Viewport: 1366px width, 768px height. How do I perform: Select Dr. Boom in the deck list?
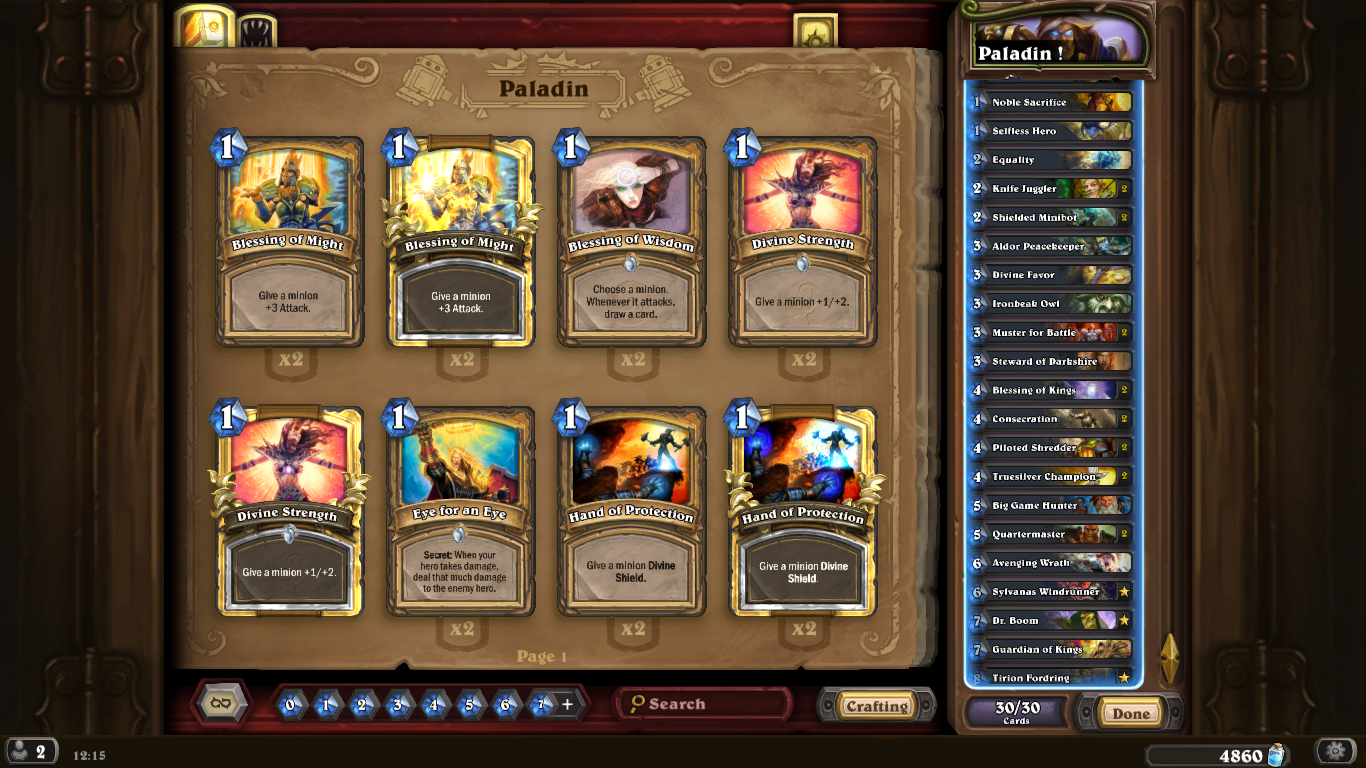pos(1052,621)
